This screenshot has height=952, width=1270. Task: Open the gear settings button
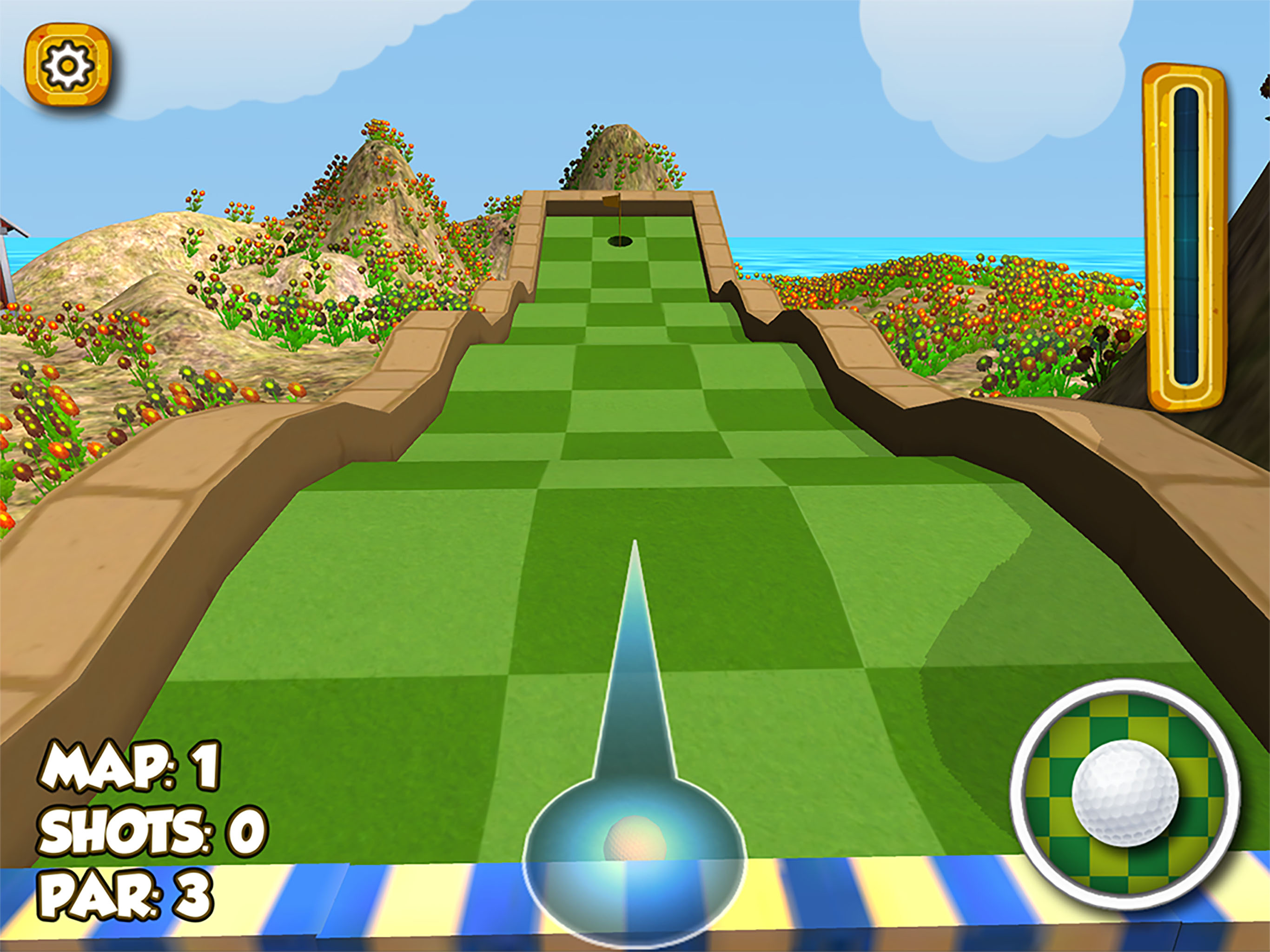[x=68, y=65]
